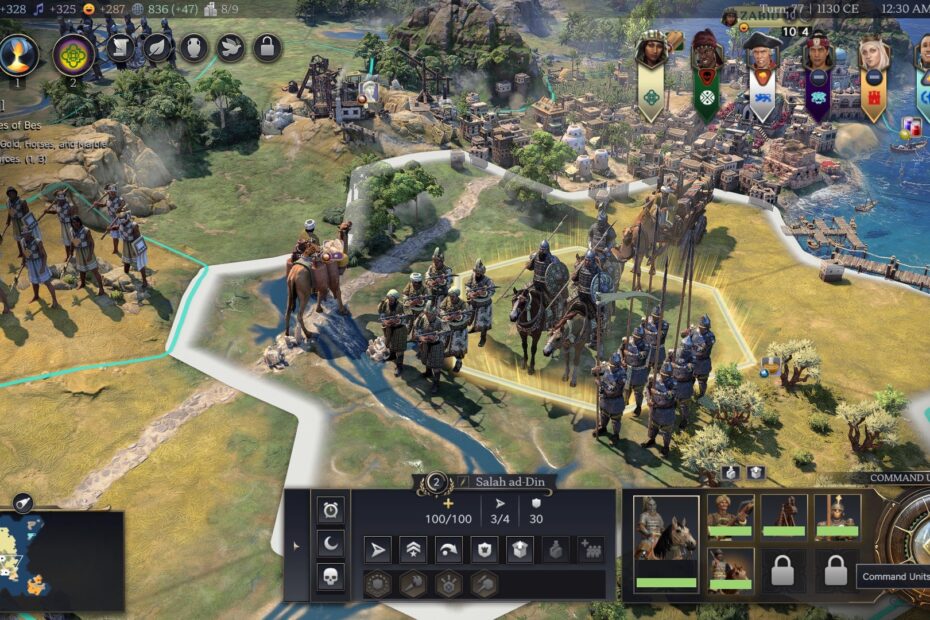Select the large horseman unit portrait

[x=666, y=541]
